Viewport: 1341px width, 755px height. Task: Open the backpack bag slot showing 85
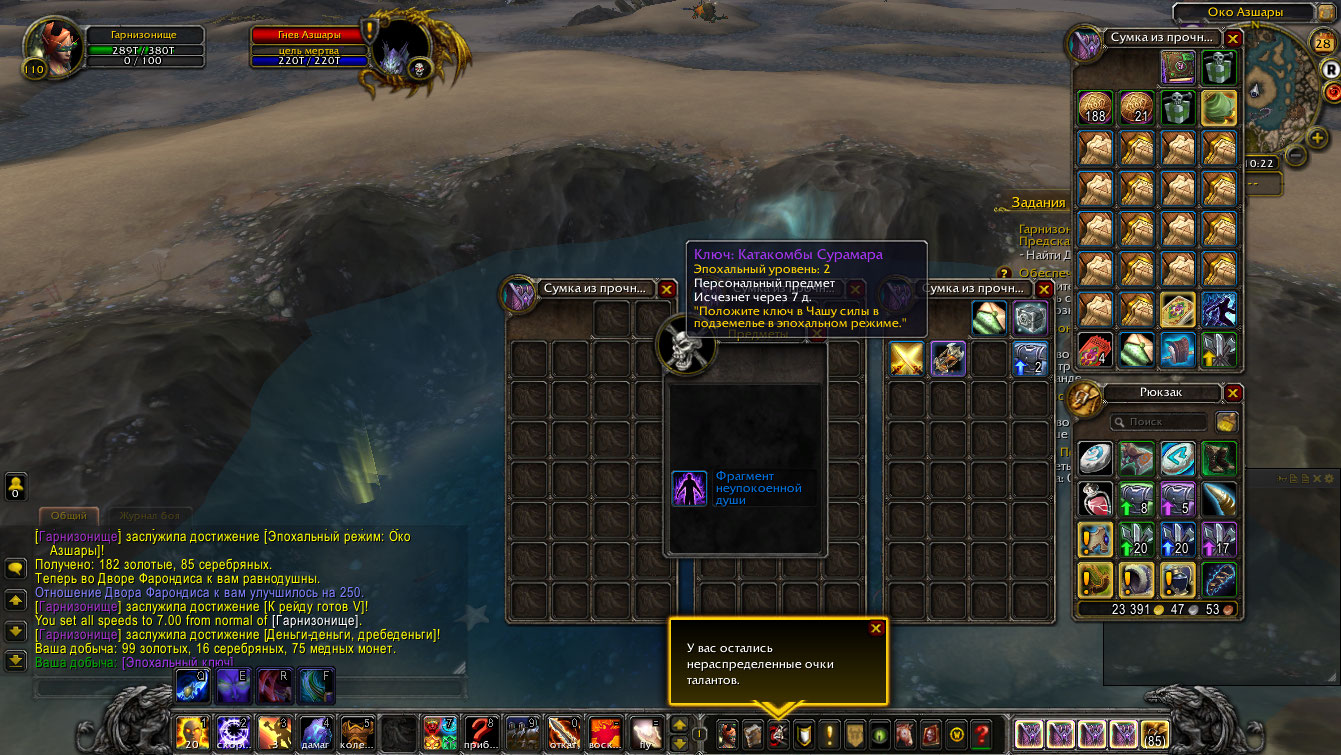[x=1155, y=733]
